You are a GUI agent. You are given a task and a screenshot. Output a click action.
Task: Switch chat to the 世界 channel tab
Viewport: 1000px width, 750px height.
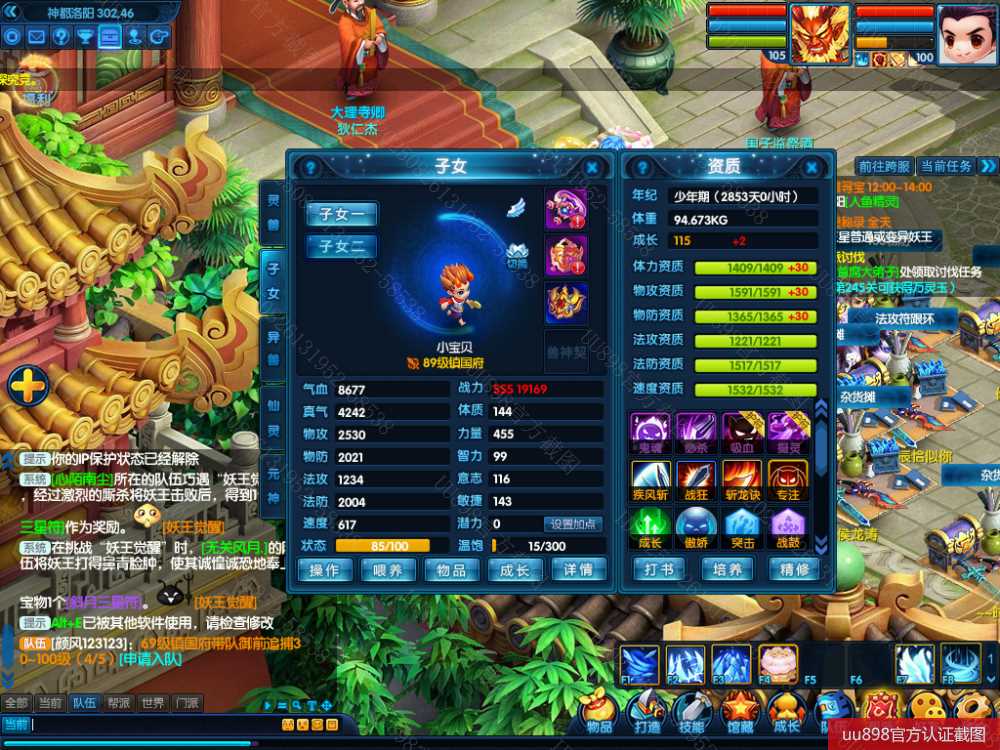point(152,703)
